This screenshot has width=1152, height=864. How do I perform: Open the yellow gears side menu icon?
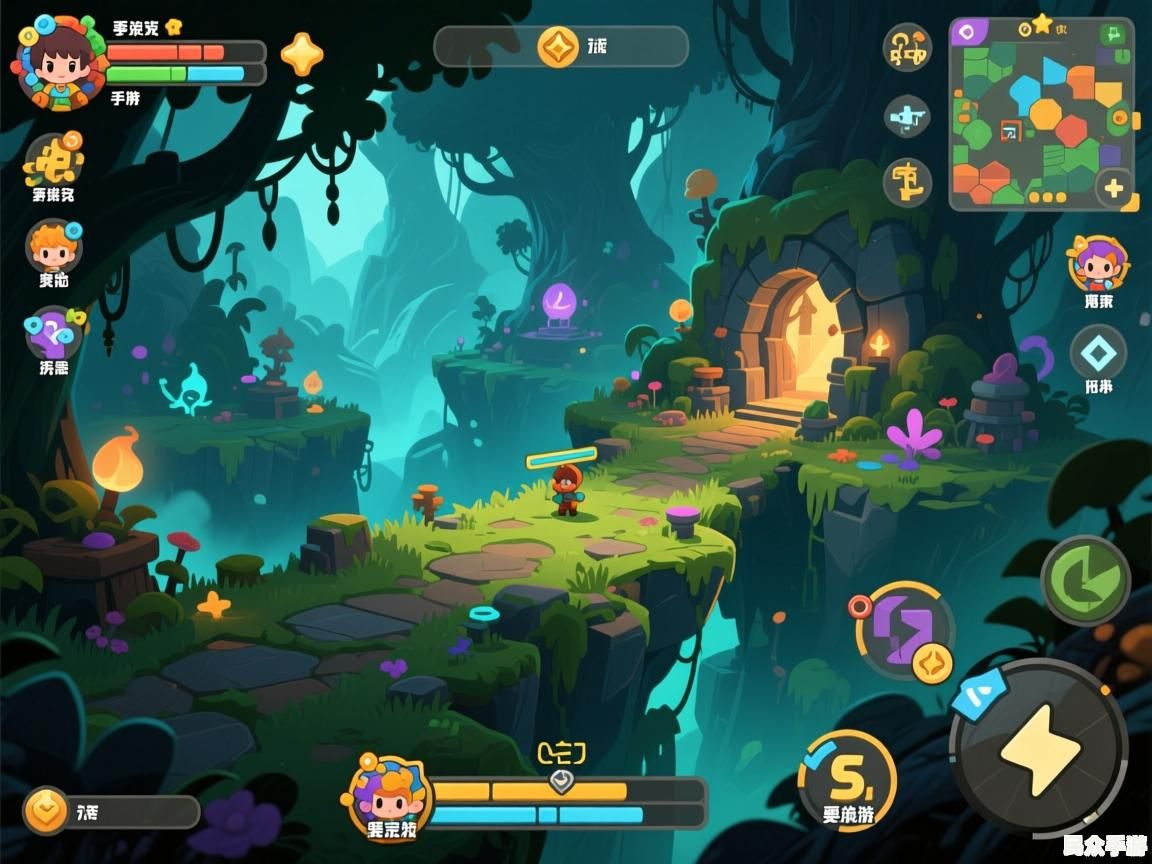53,160
